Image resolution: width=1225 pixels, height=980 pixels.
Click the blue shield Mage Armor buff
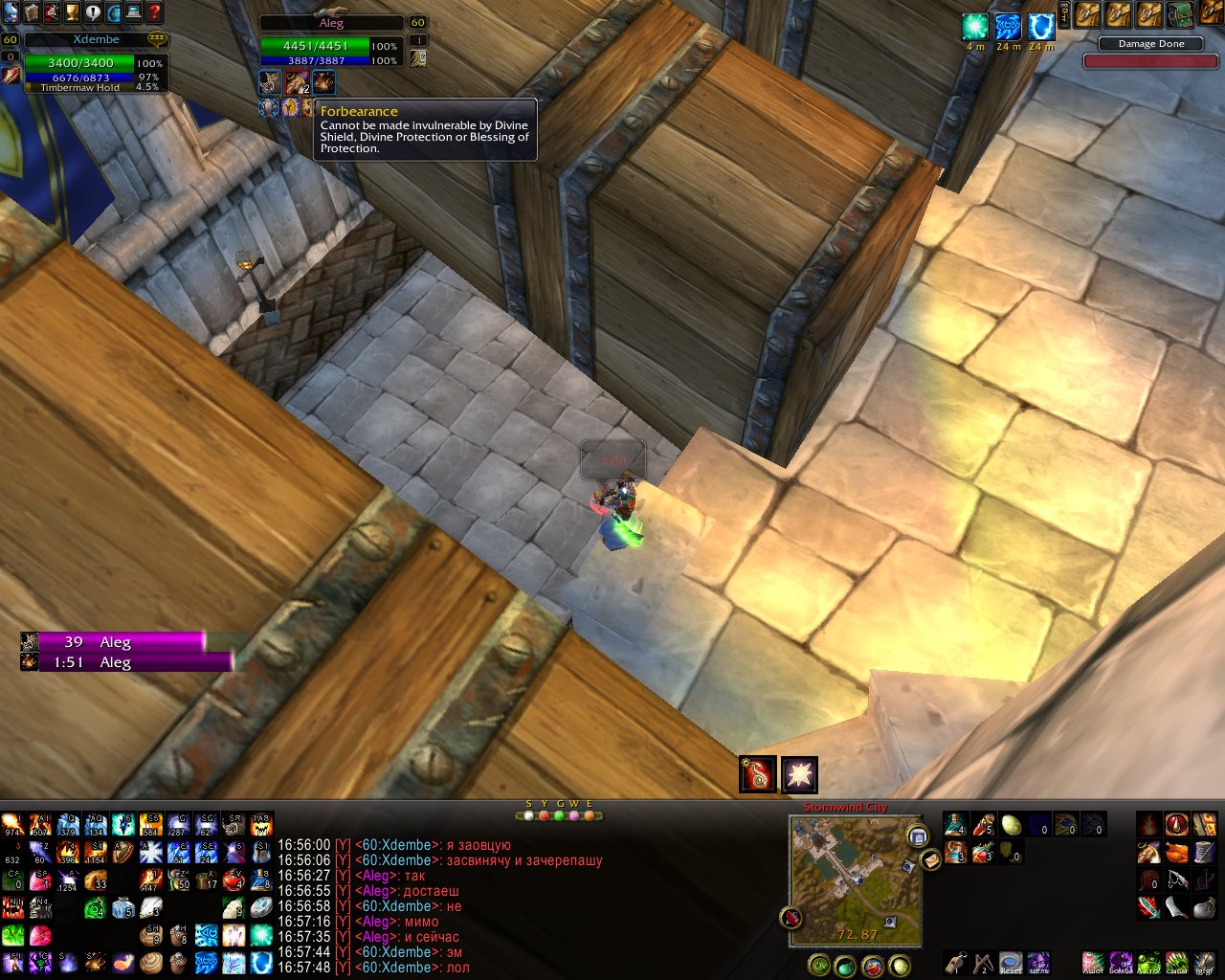click(1040, 27)
